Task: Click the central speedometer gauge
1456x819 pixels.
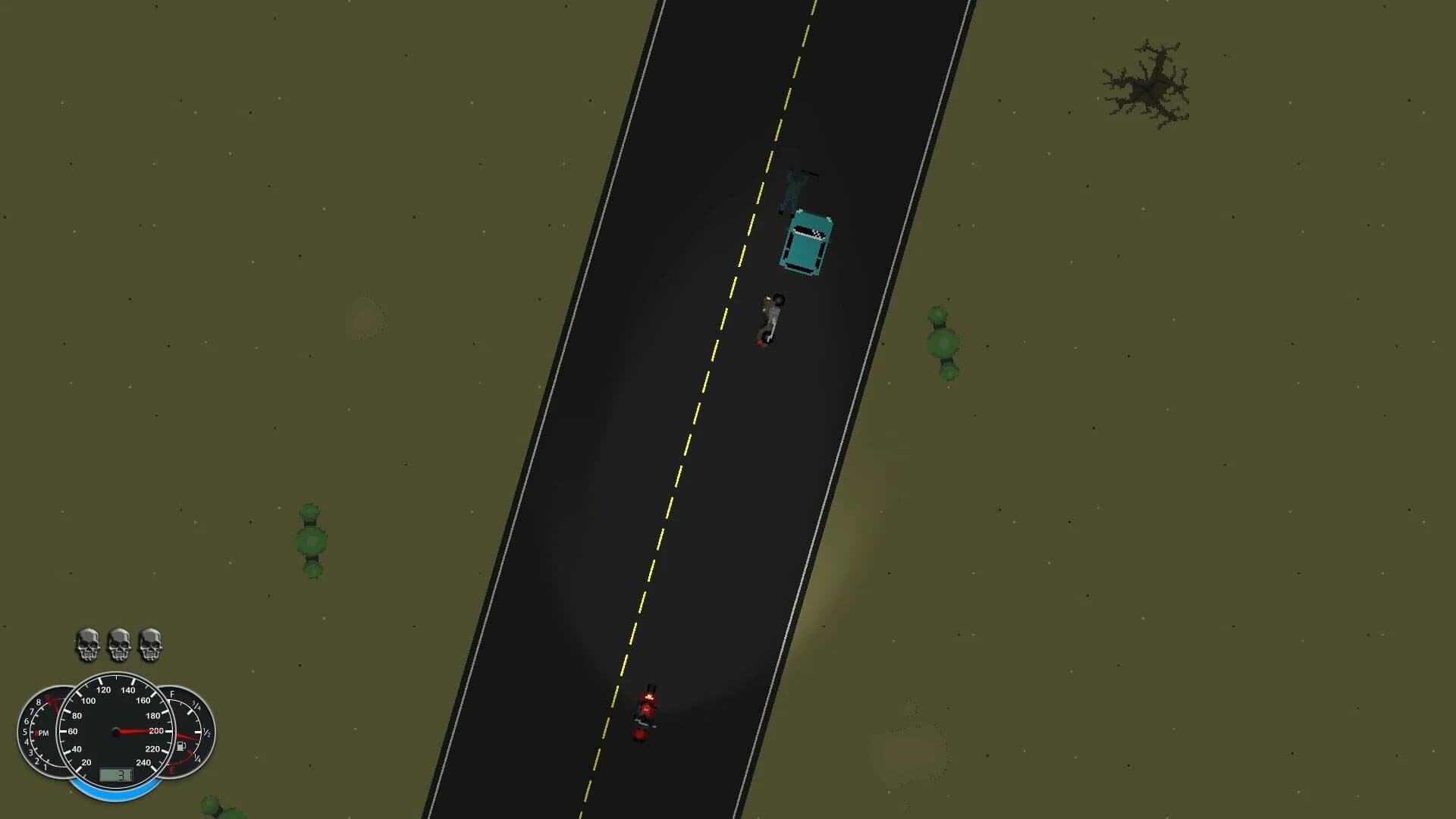Action: (x=115, y=731)
